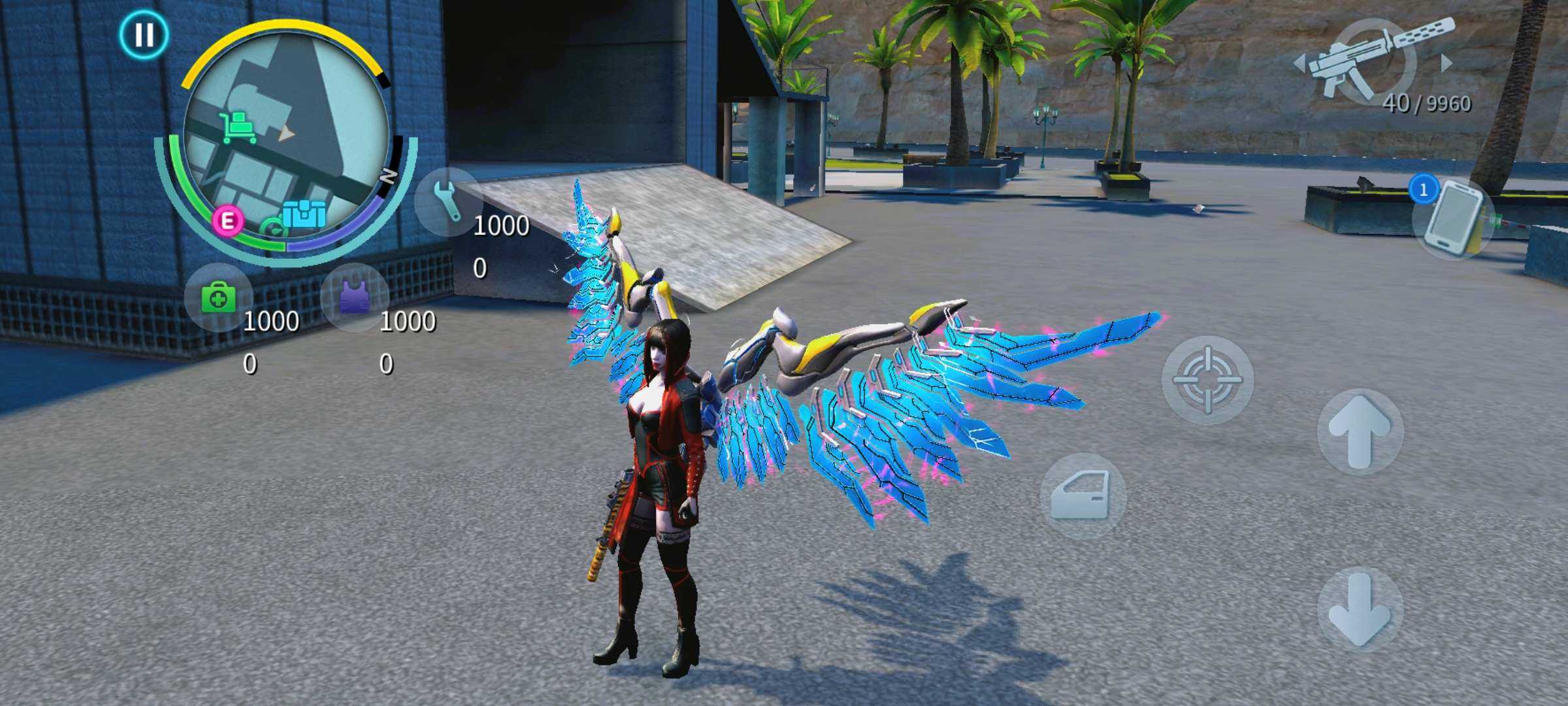Use the green medkit item
The width and height of the screenshot is (1568, 706).
coord(218,299)
